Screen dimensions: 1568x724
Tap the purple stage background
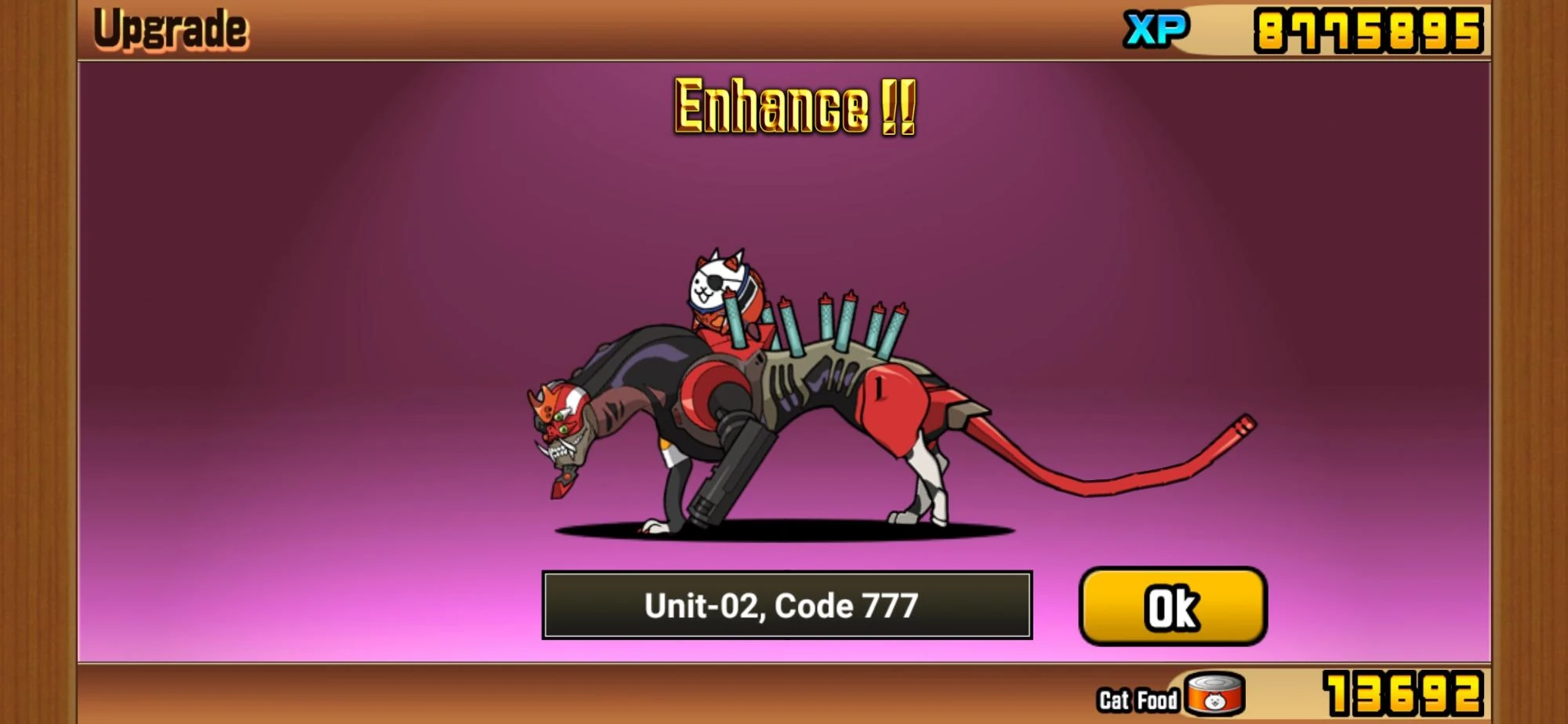314,235
